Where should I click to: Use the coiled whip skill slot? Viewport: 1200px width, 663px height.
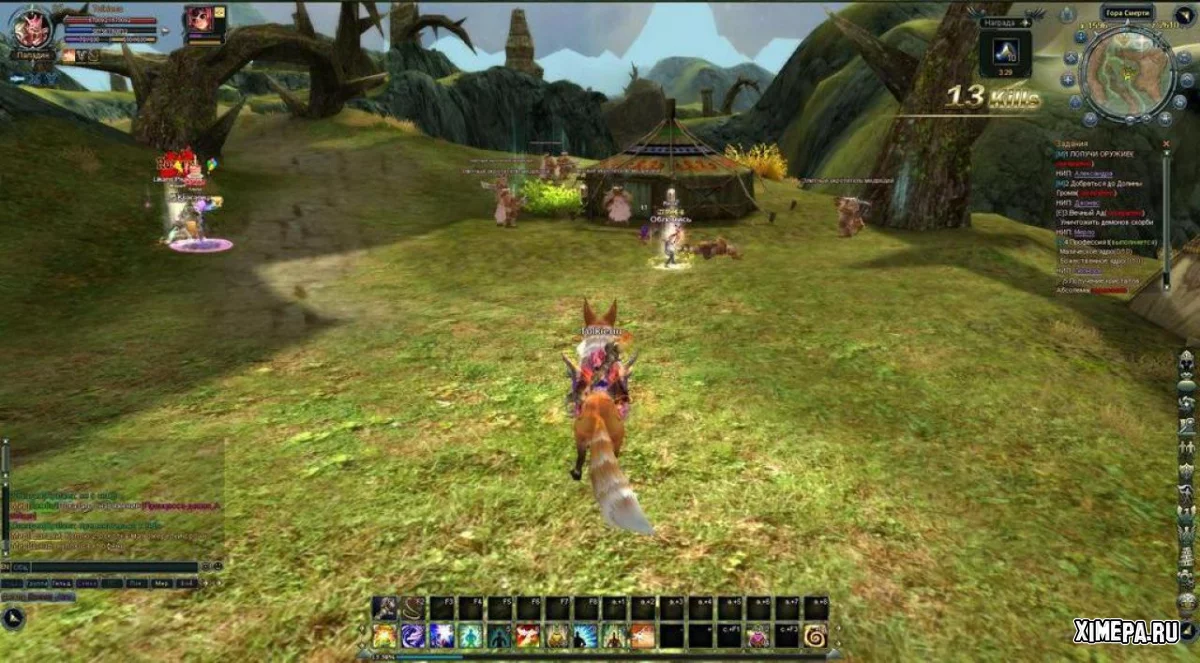(x=413, y=607)
